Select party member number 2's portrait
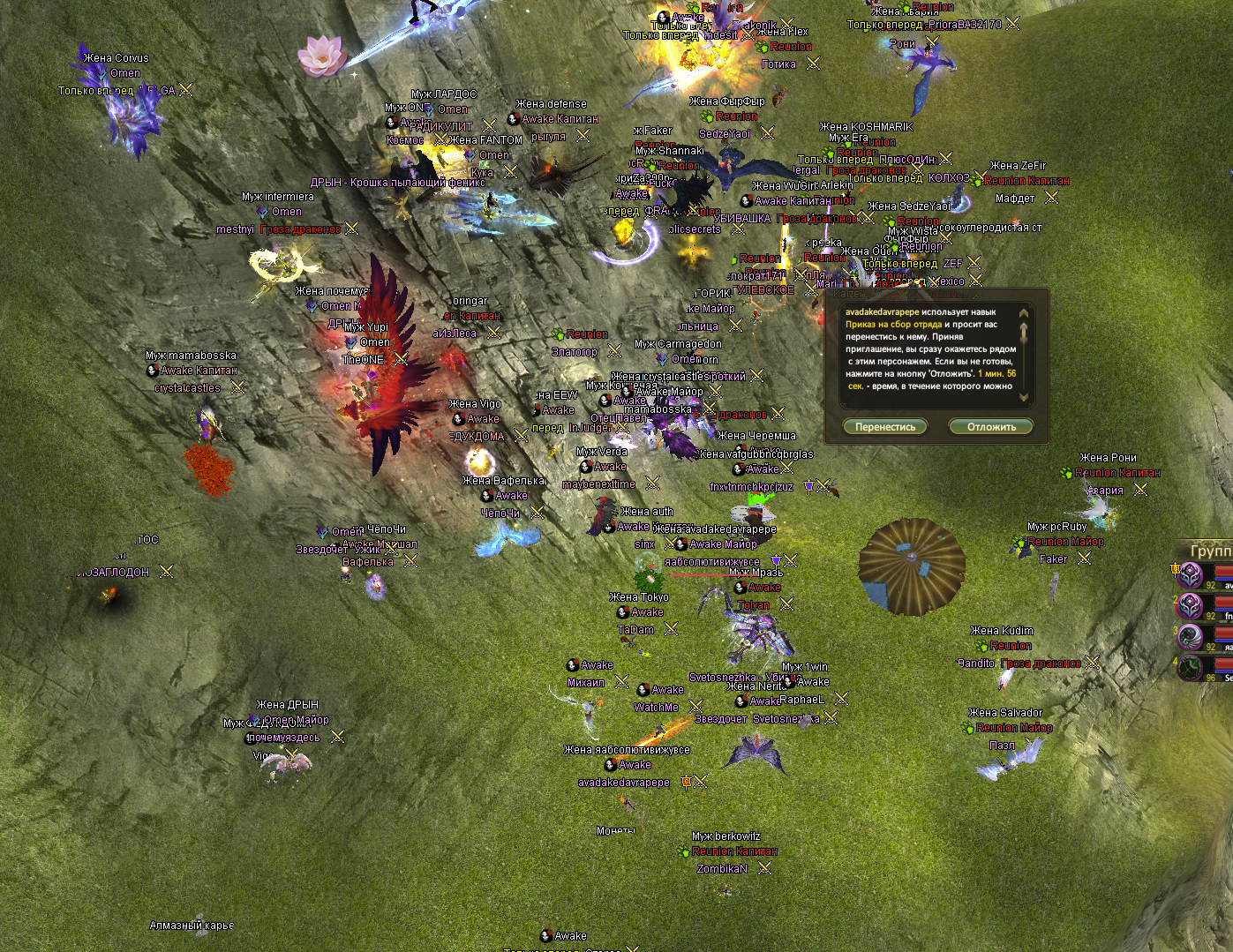Image resolution: width=1233 pixels, height=952 pixels. click(1191, 606)
